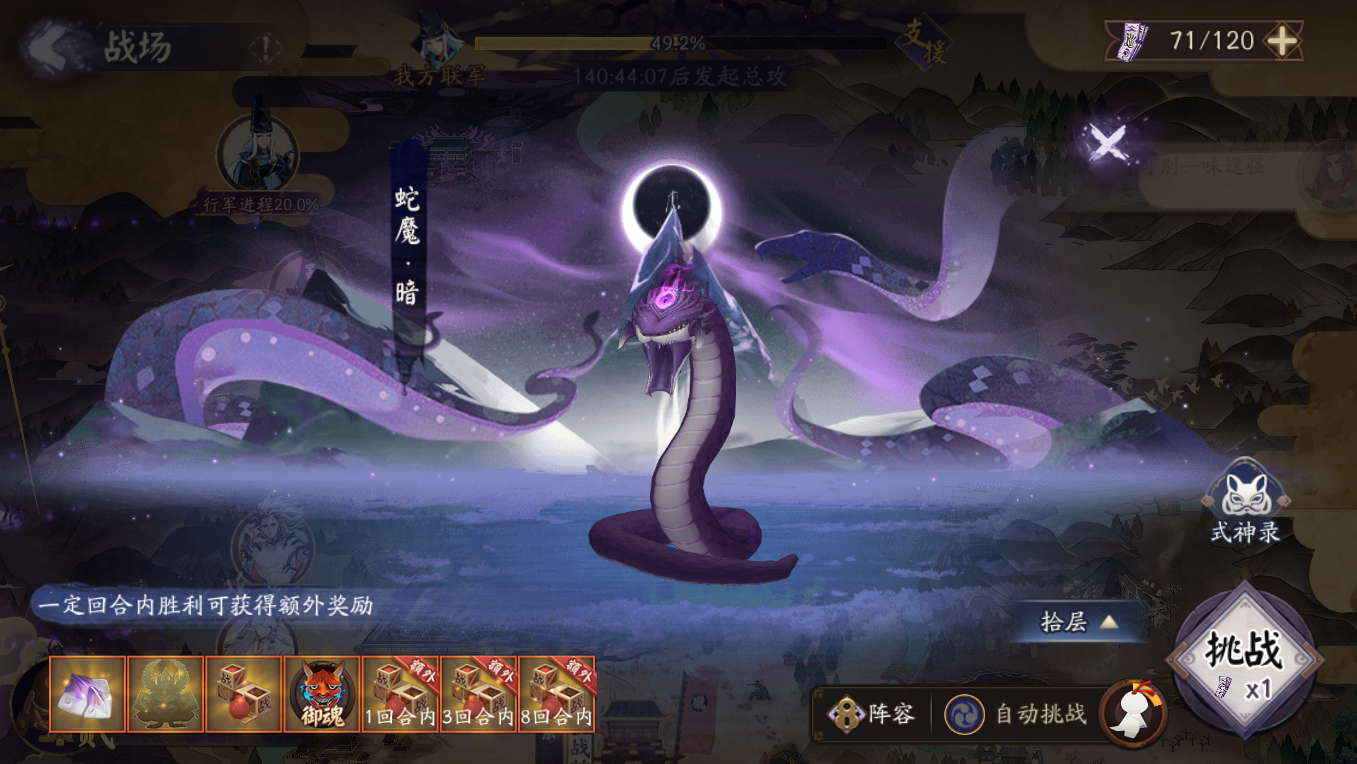
Task: View the white and purple cloth reward
Action: tap(87, 694)
